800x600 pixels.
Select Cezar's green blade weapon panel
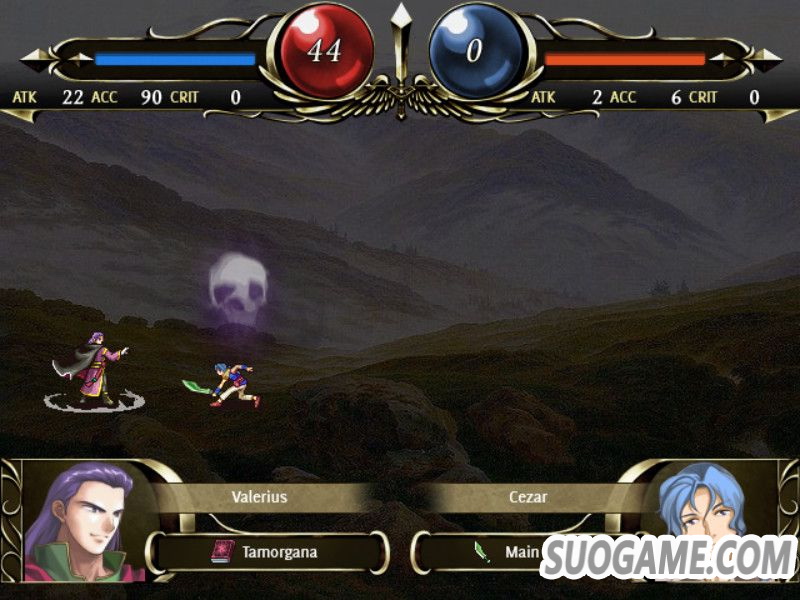click(478, 551)
